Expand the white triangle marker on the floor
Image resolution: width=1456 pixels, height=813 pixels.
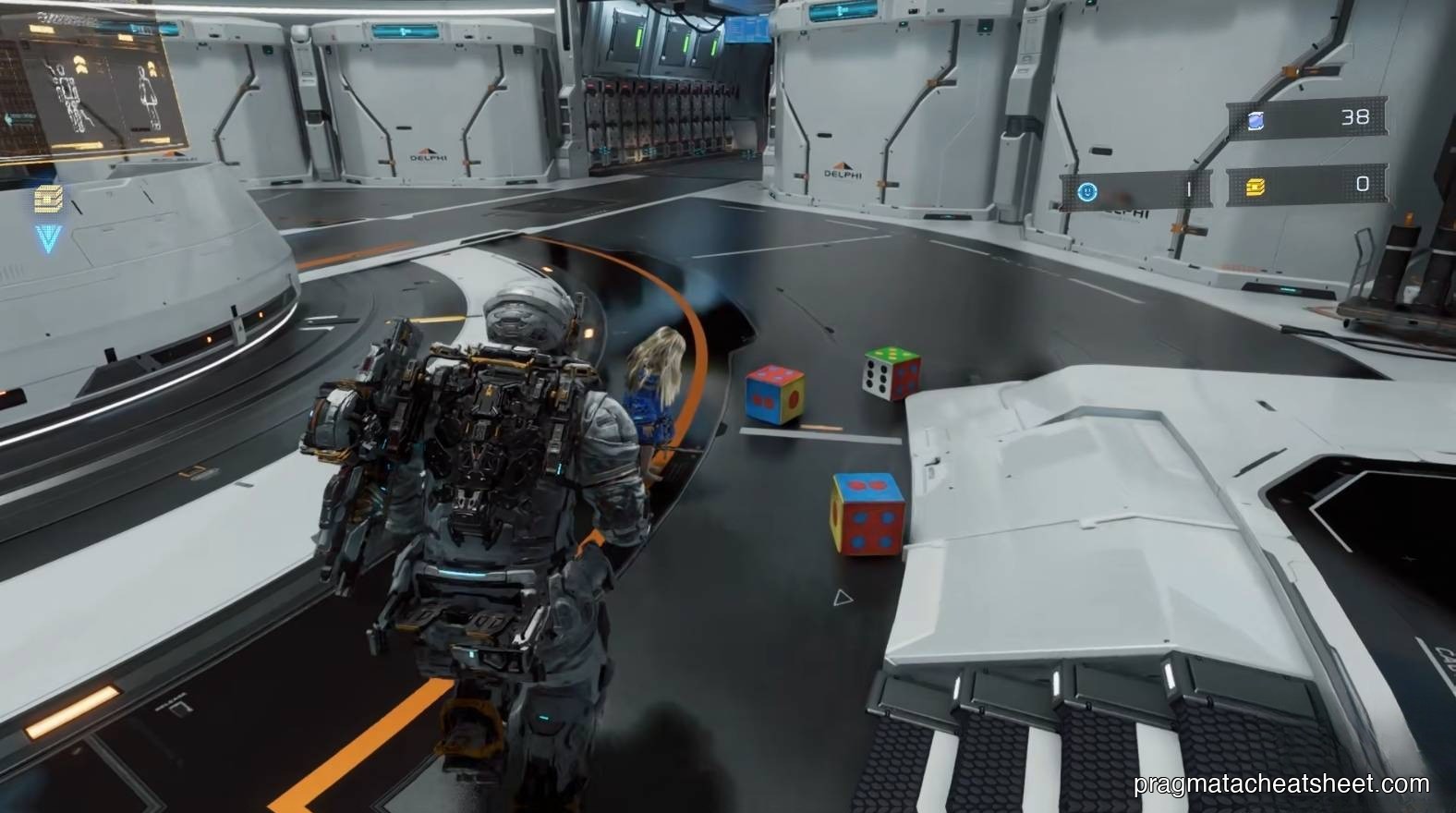coord(842,599)
